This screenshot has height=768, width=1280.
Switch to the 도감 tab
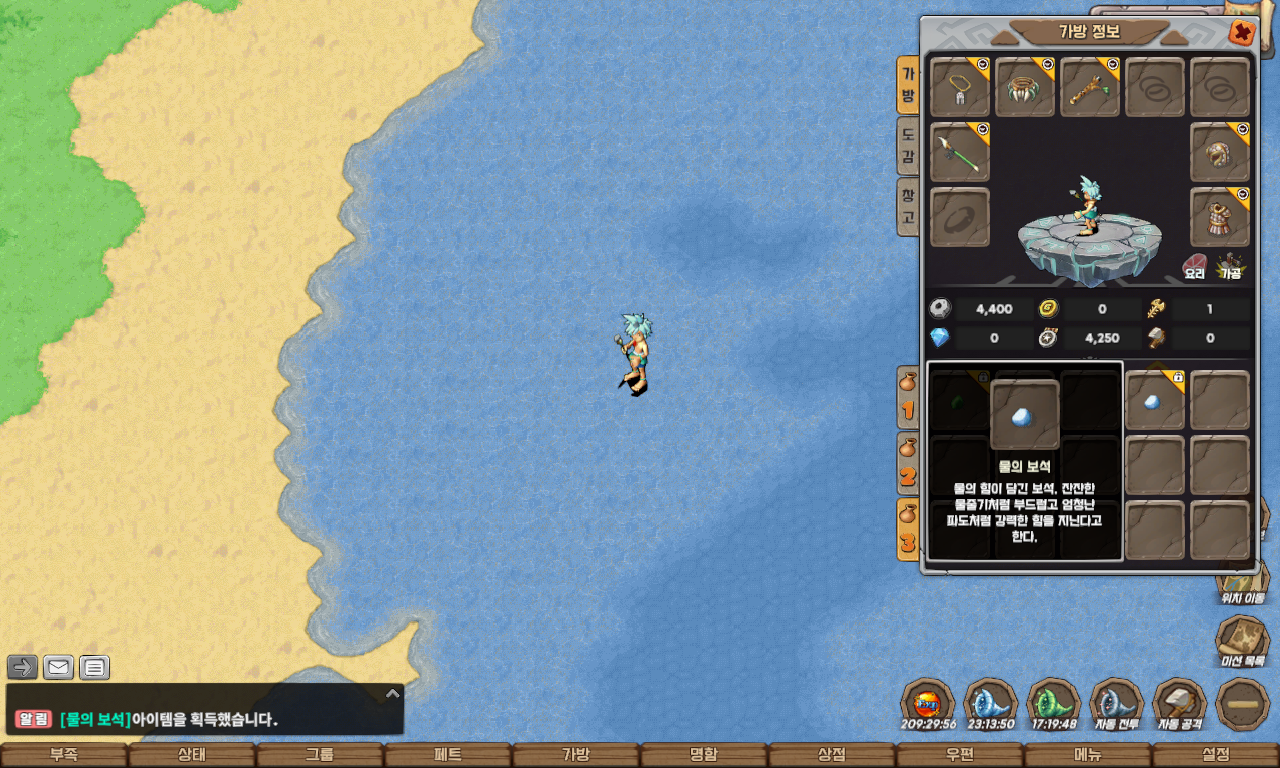[x=908, y=146]
